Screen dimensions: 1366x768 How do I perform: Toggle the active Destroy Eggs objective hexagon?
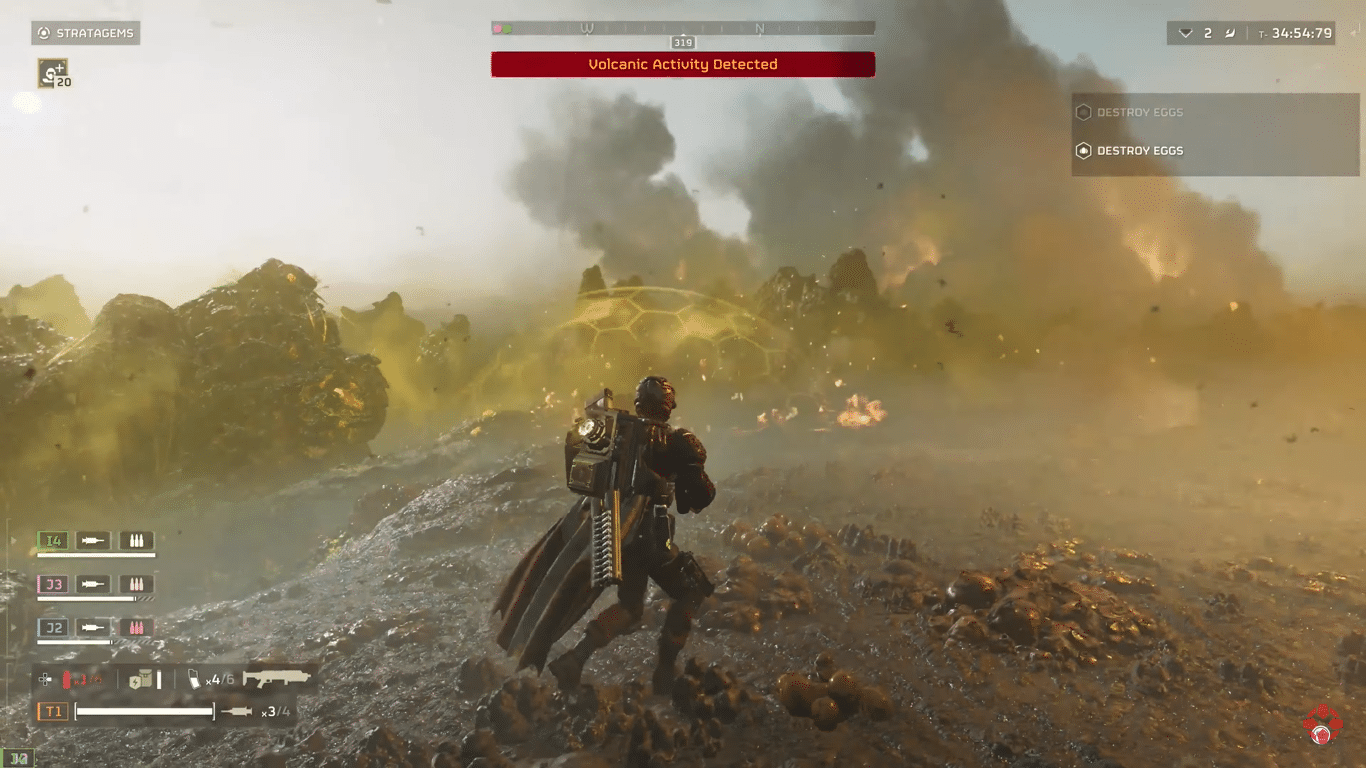[x=1084, y=150]
